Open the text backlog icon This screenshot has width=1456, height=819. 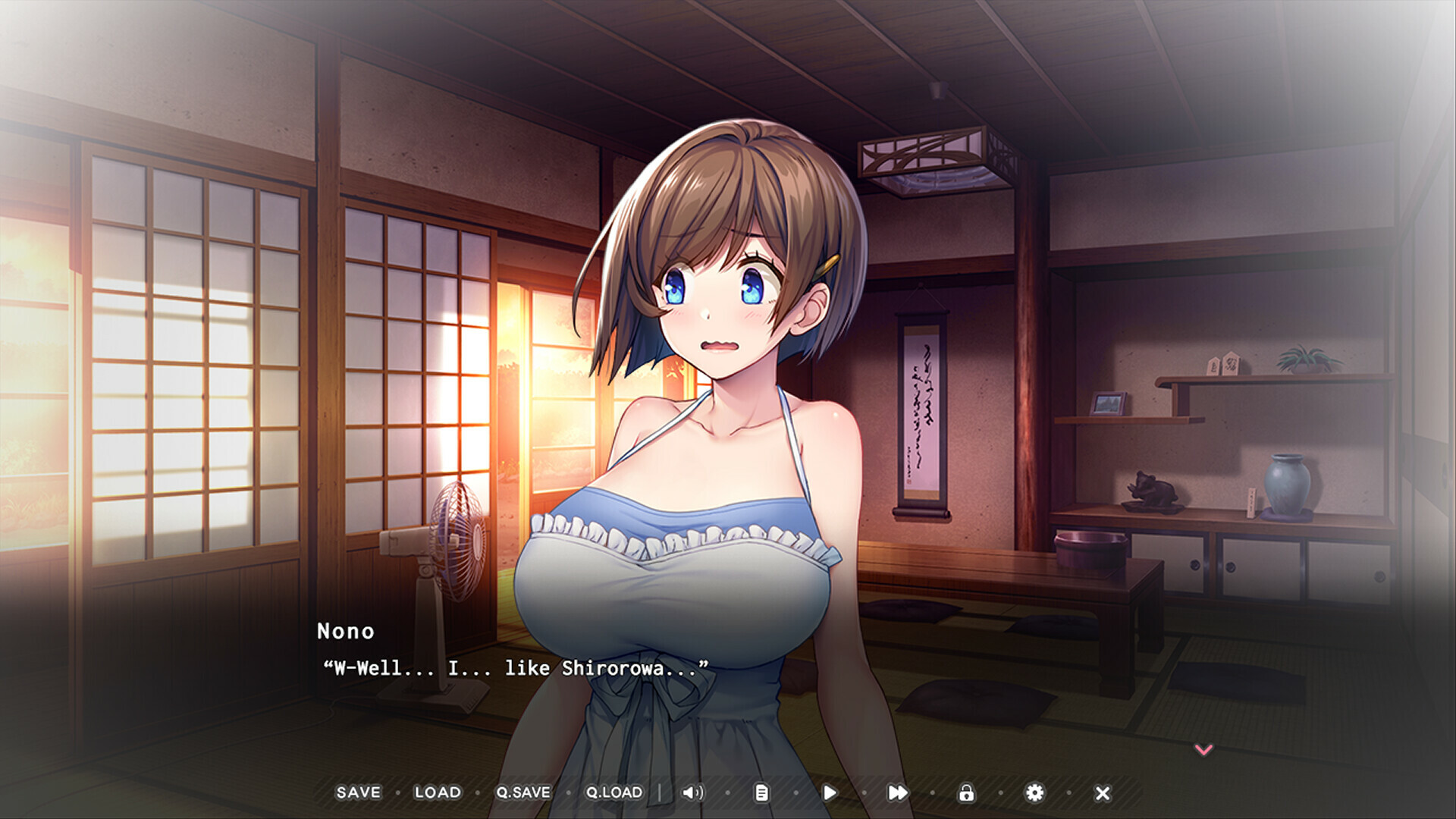tap(761, 792)
